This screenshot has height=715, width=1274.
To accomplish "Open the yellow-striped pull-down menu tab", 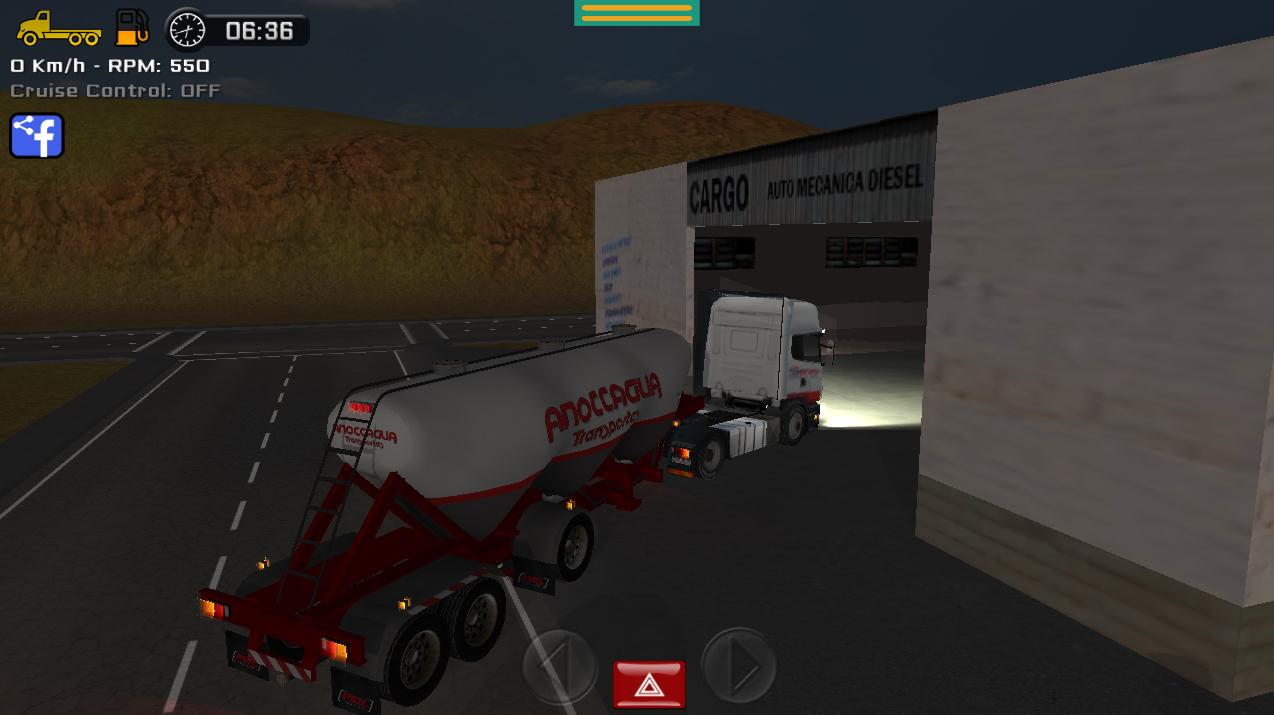I will pos(636,12).
